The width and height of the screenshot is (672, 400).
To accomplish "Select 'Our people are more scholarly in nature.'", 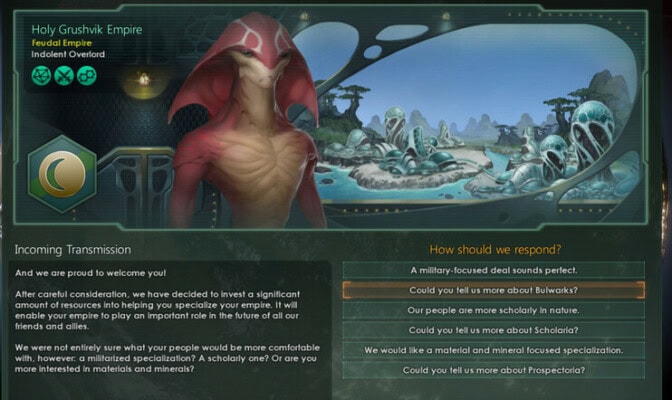I will pos(493,310).
